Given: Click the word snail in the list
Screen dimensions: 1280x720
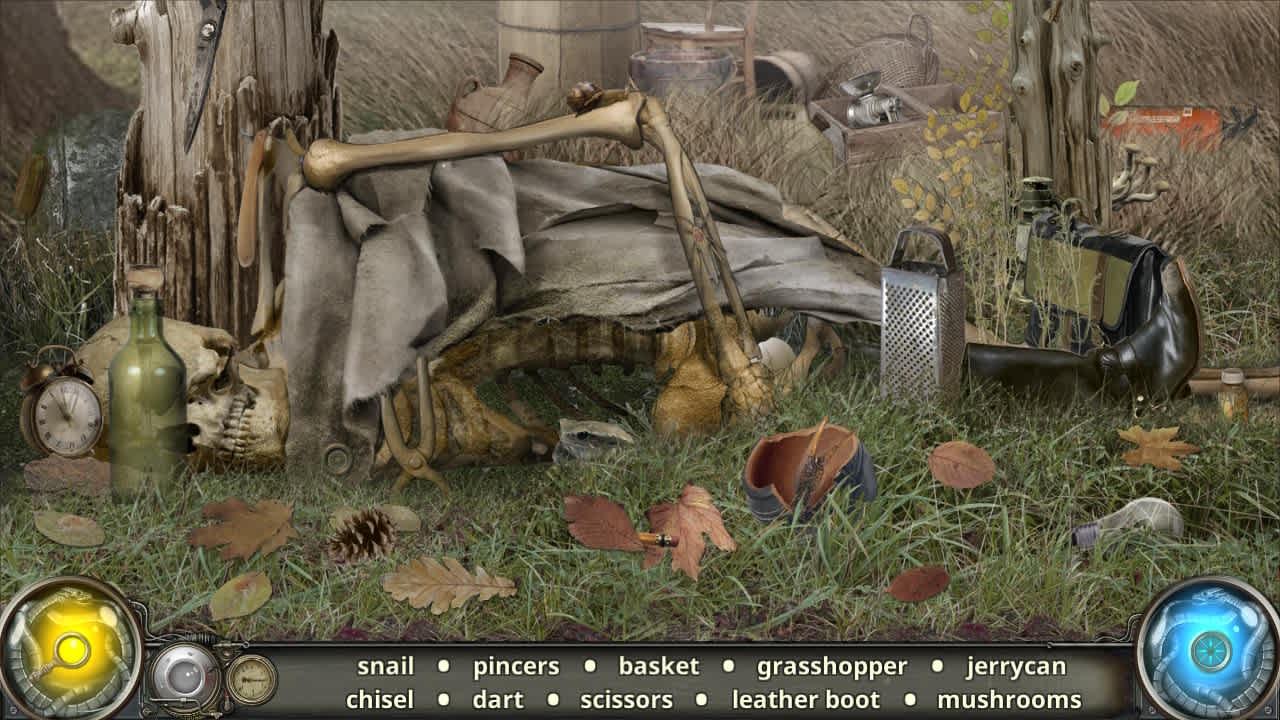Looking at the screenshot, I should click(390, 666).
